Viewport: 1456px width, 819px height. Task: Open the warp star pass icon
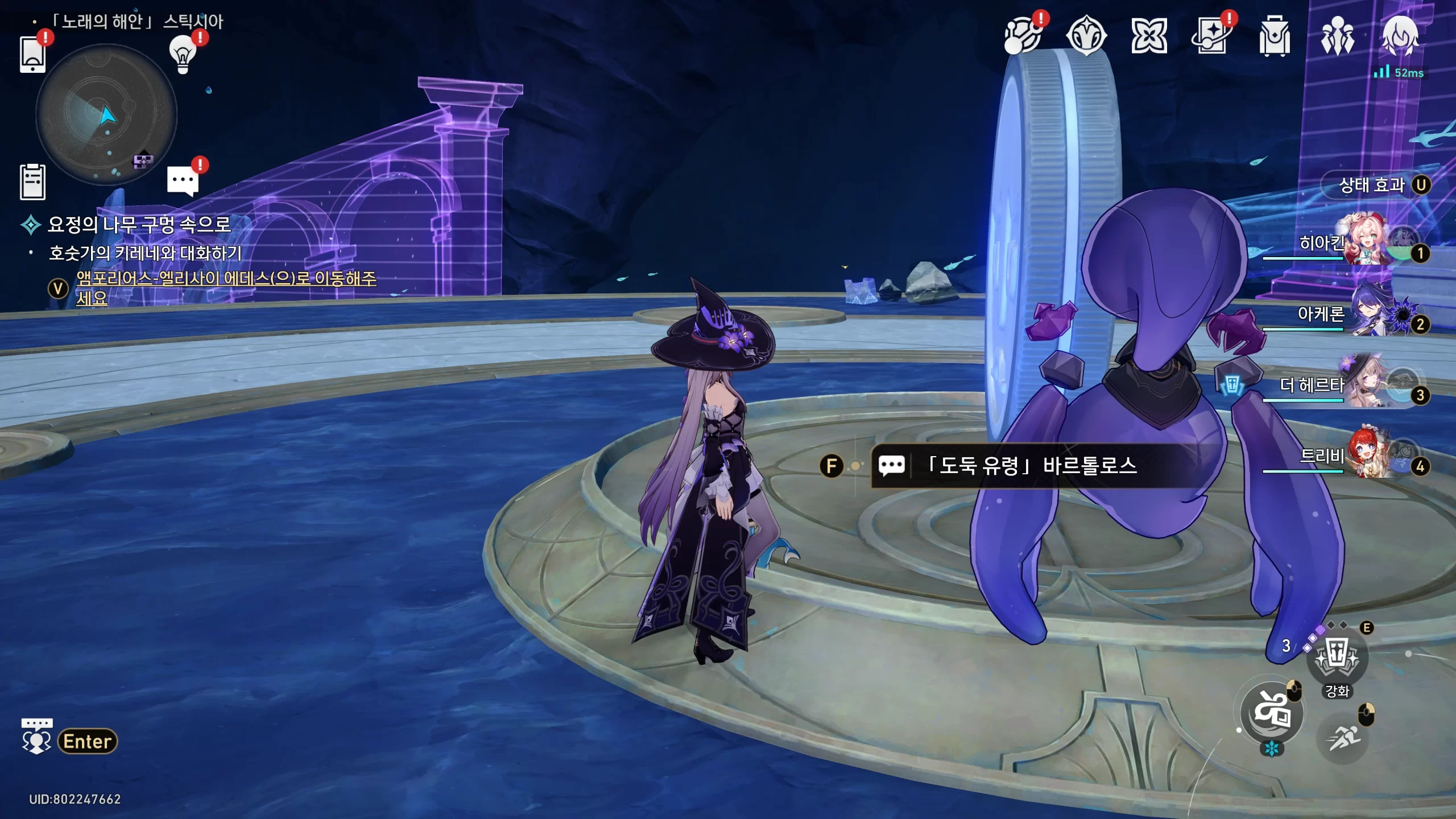1211,36
